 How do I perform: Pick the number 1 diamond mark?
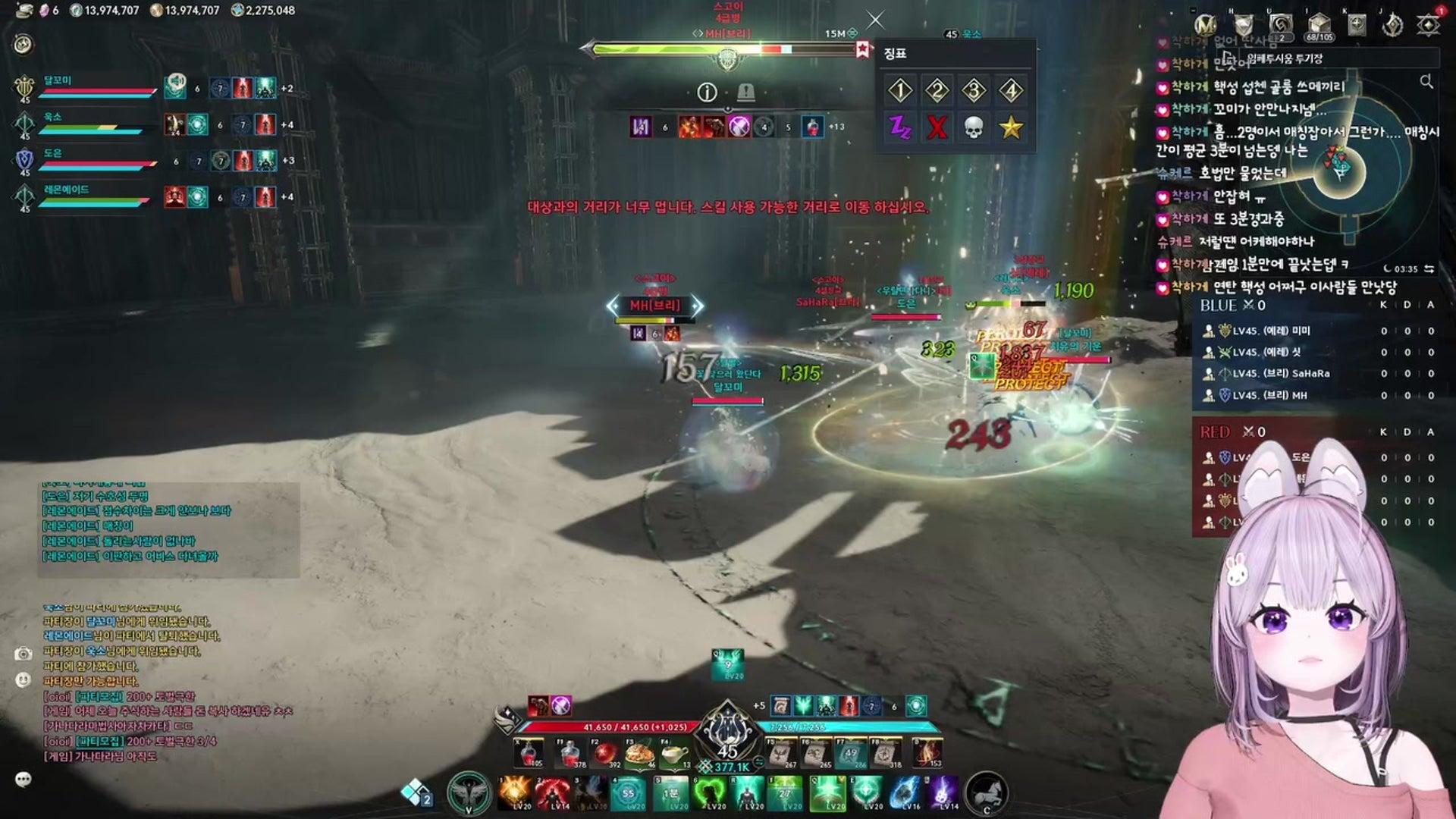900,91
